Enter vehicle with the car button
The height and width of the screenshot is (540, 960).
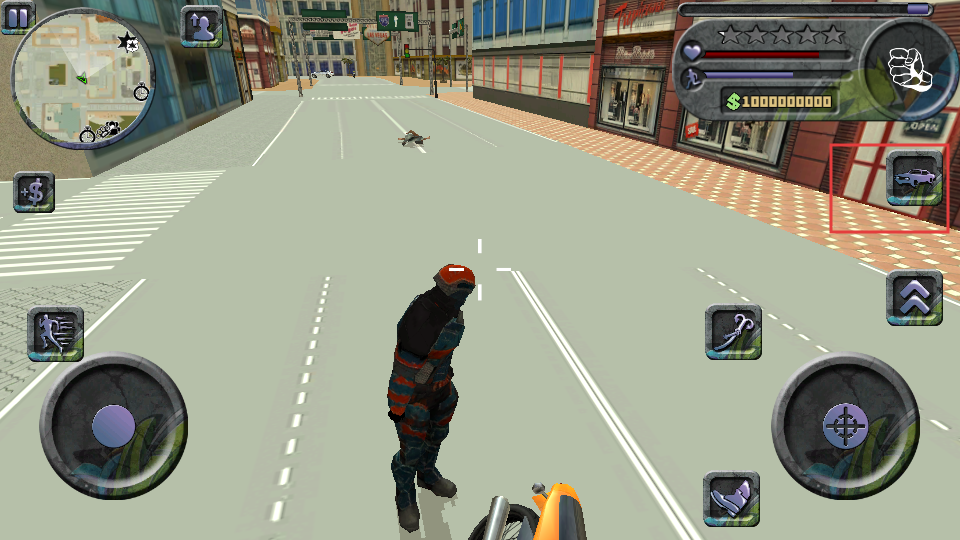[x=915, y=179]
